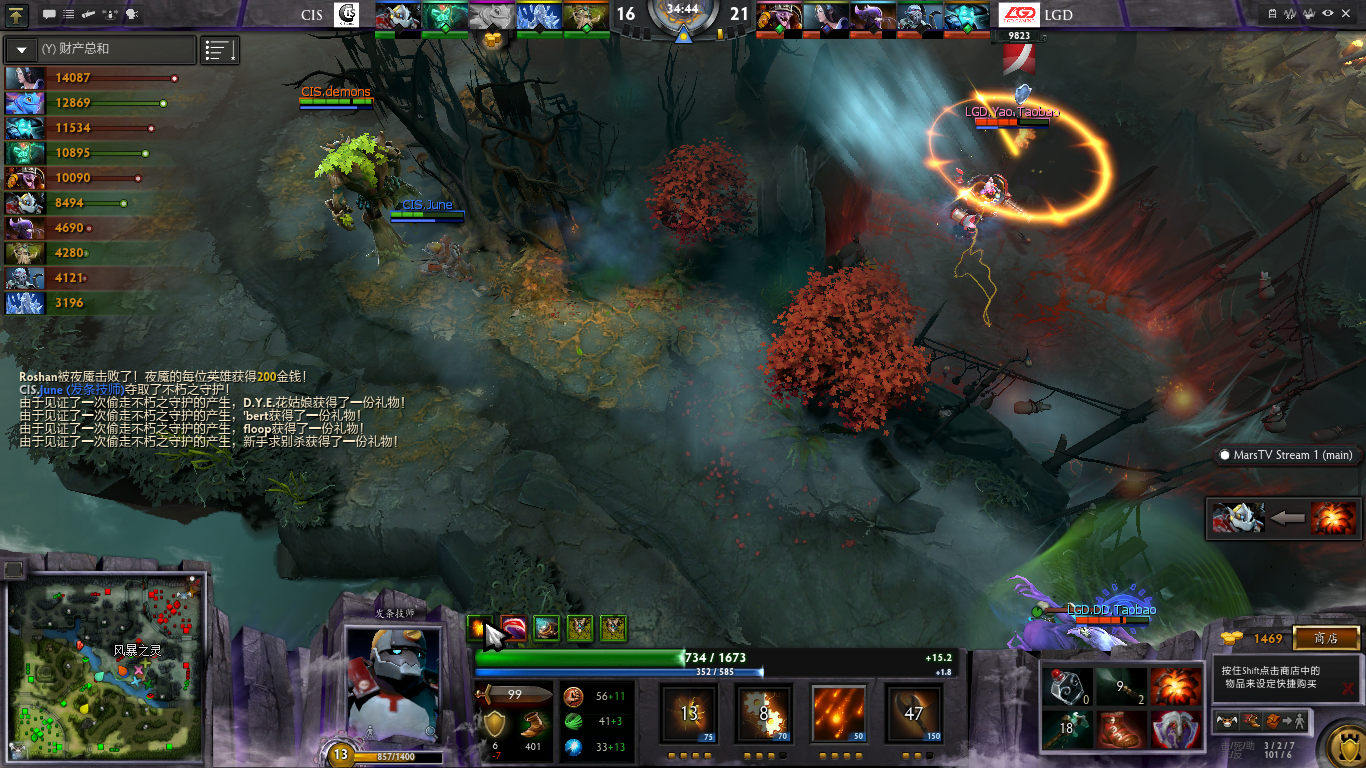Click the minimap

pos(106,667)
